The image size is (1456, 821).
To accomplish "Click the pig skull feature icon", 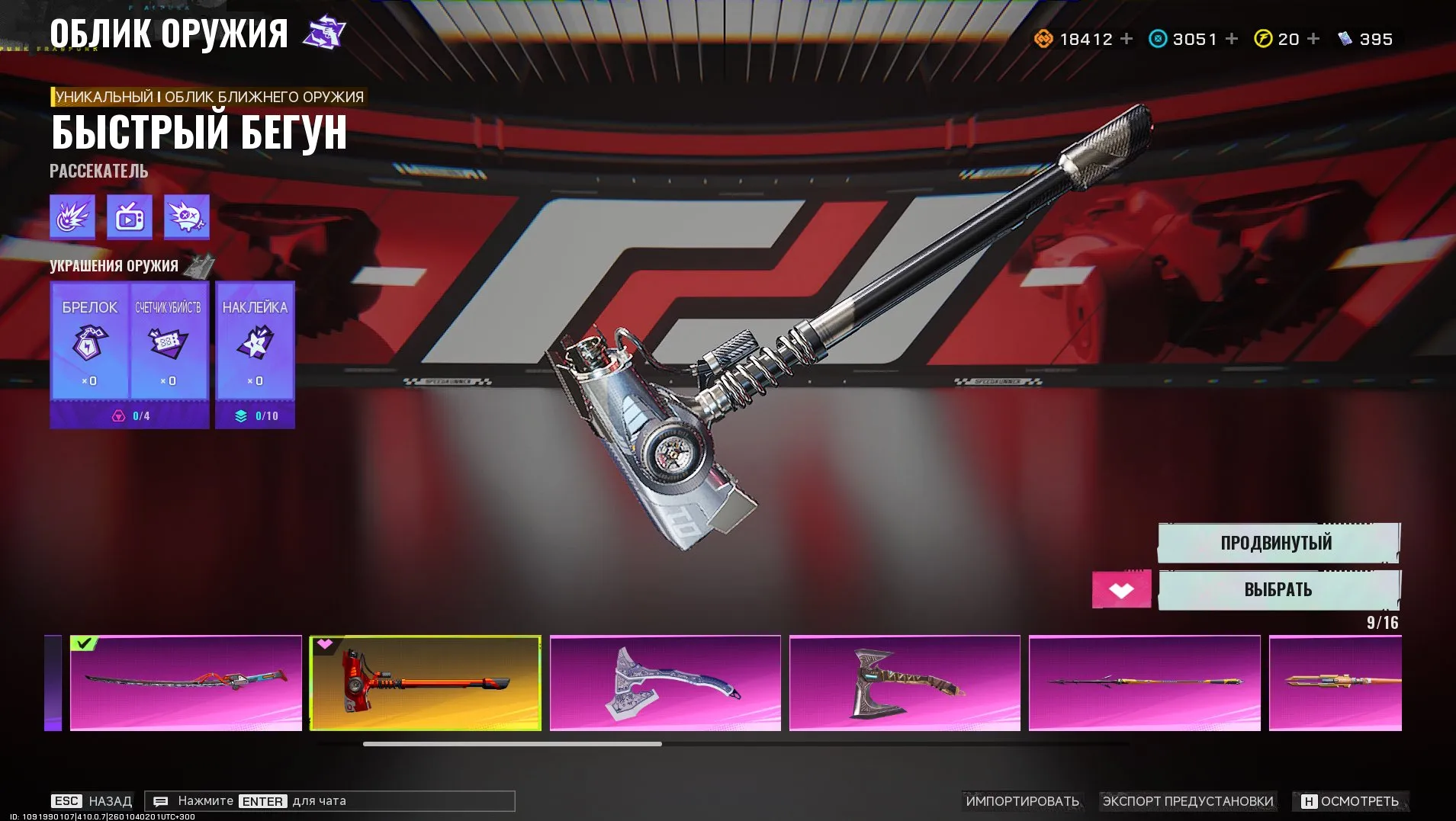I will [x=186, y=217].
